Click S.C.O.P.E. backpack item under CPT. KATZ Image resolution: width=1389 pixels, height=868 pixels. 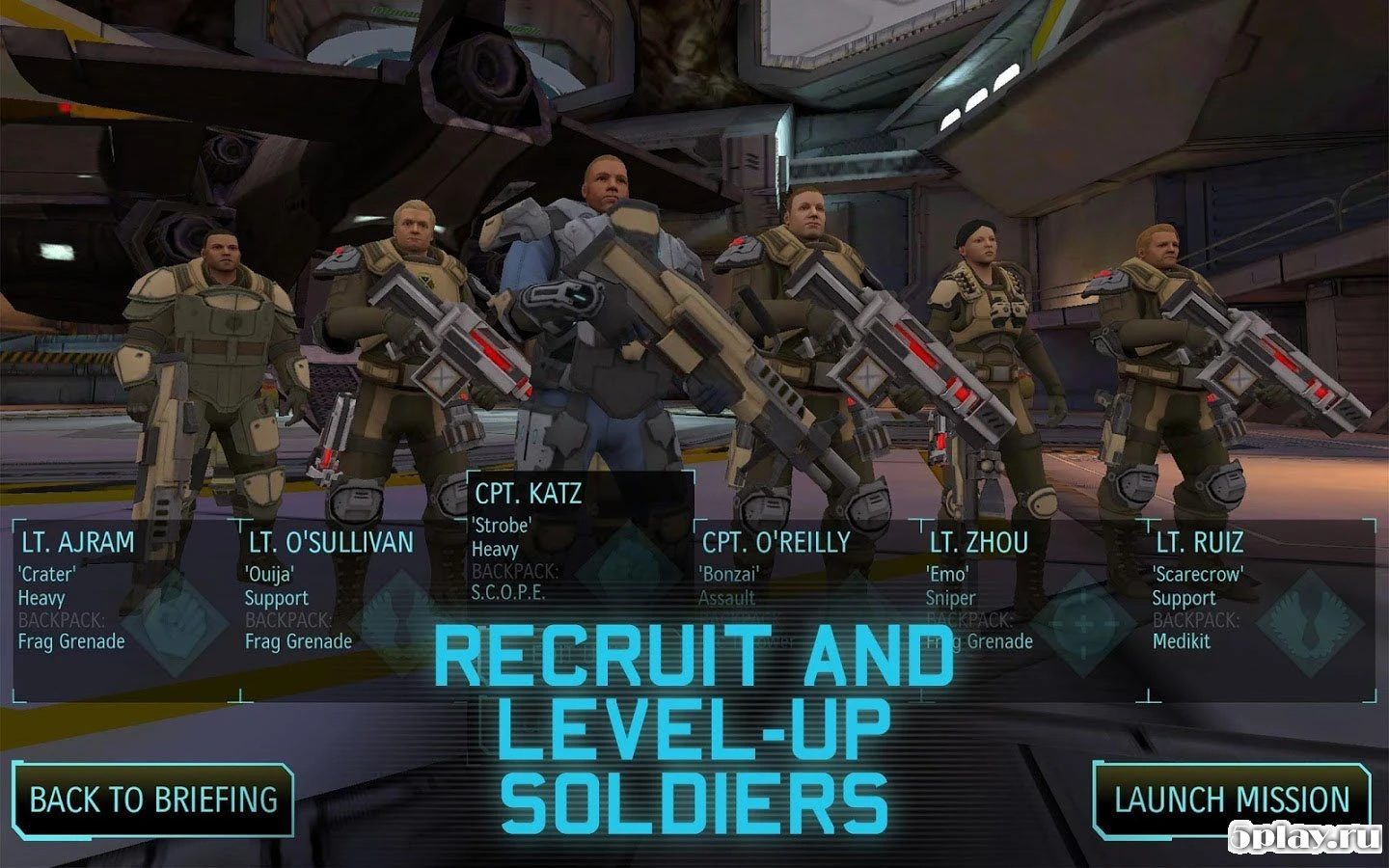(511, 594)
